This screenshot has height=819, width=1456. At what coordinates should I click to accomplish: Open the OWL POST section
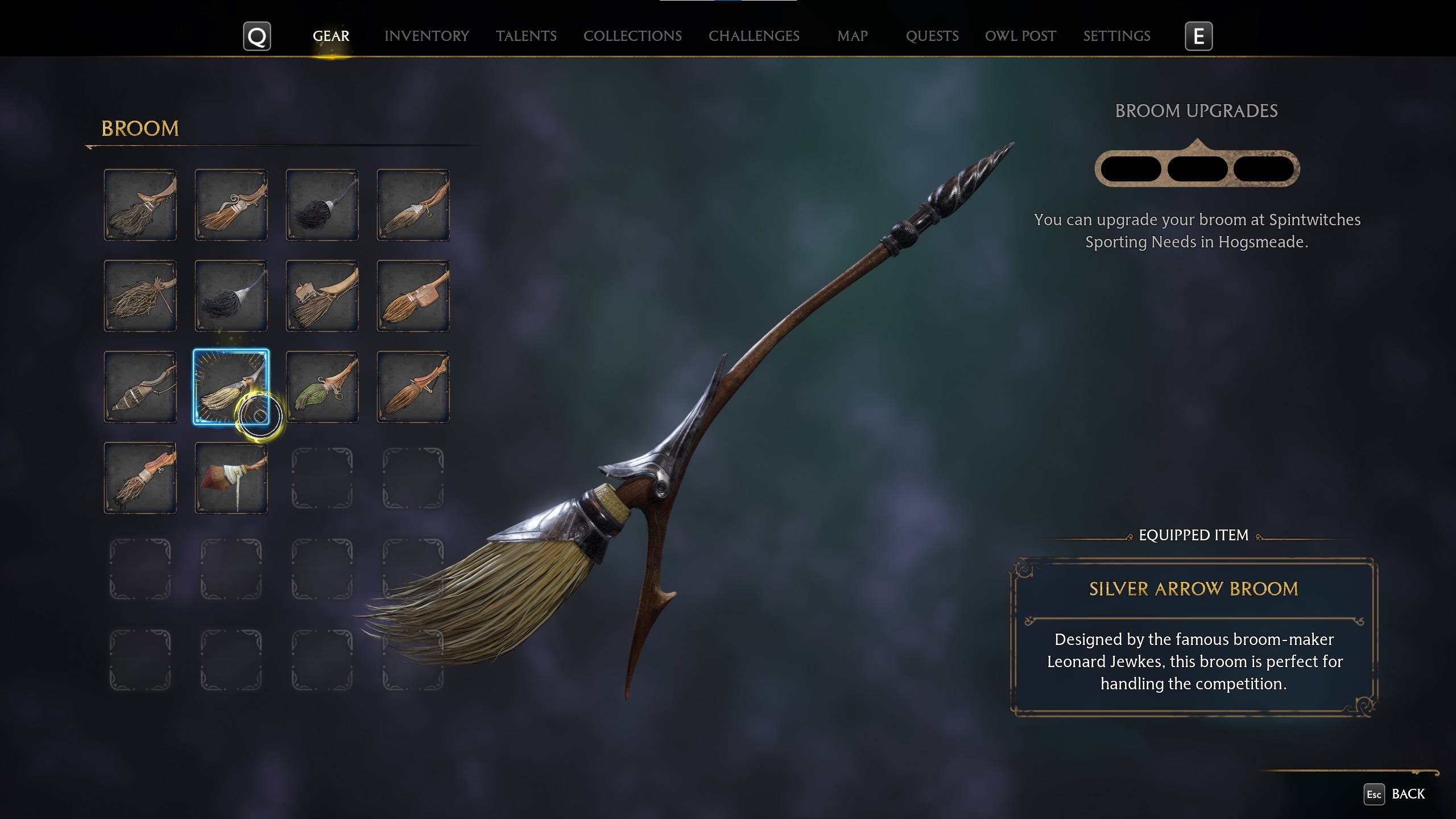(1020, 36)
